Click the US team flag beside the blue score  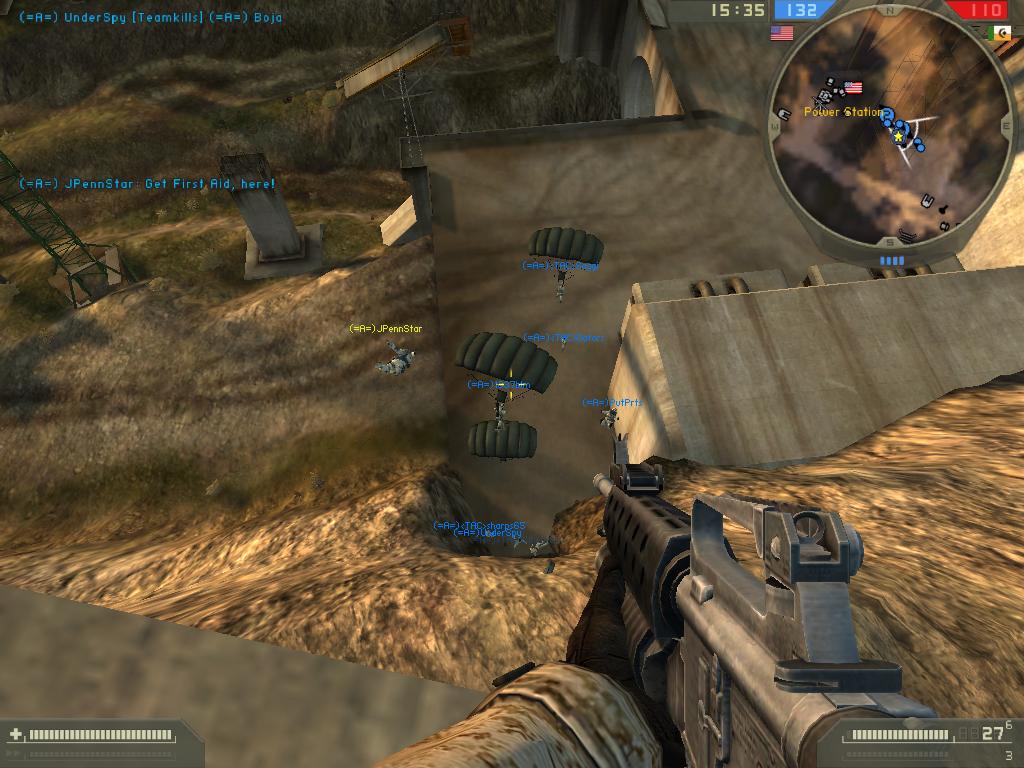781,33
